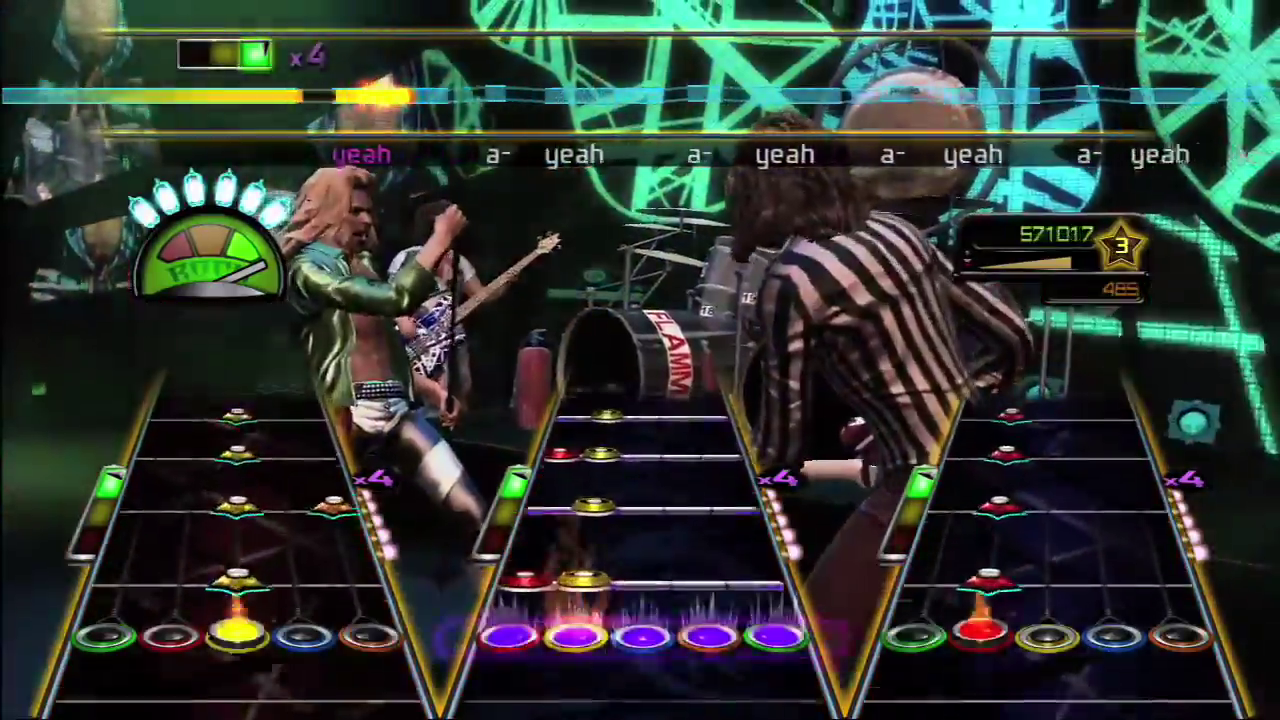Click the a- syllable in the lyrics strip
The height and width of the screenshot is (720, 1280).
click(x=497, y=155)
